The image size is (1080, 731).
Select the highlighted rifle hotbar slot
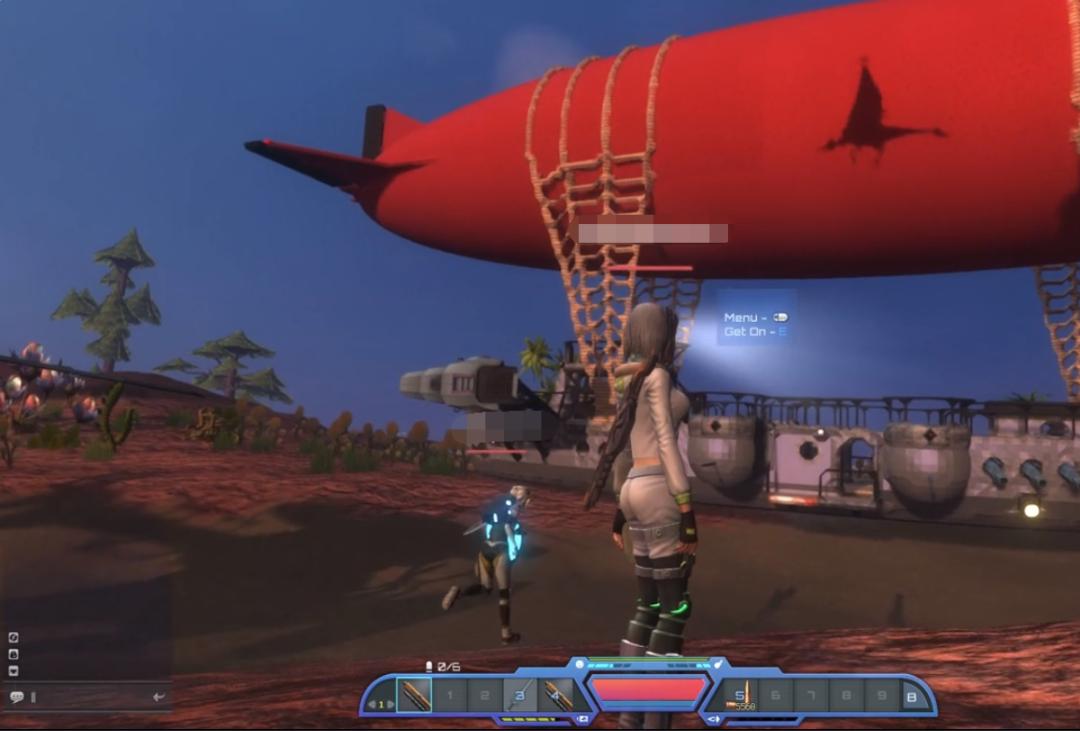point(414,695)
